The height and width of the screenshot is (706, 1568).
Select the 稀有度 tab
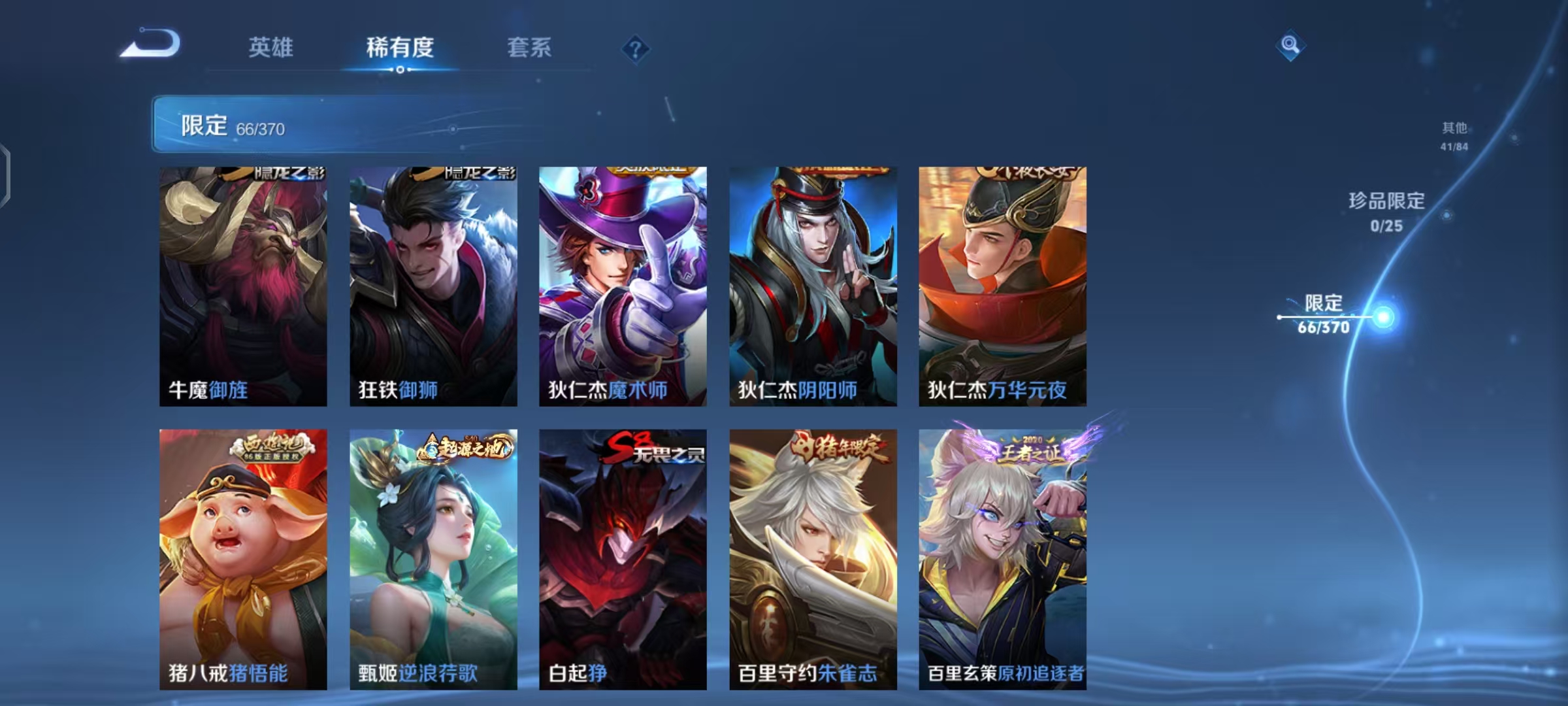[400, 48]
